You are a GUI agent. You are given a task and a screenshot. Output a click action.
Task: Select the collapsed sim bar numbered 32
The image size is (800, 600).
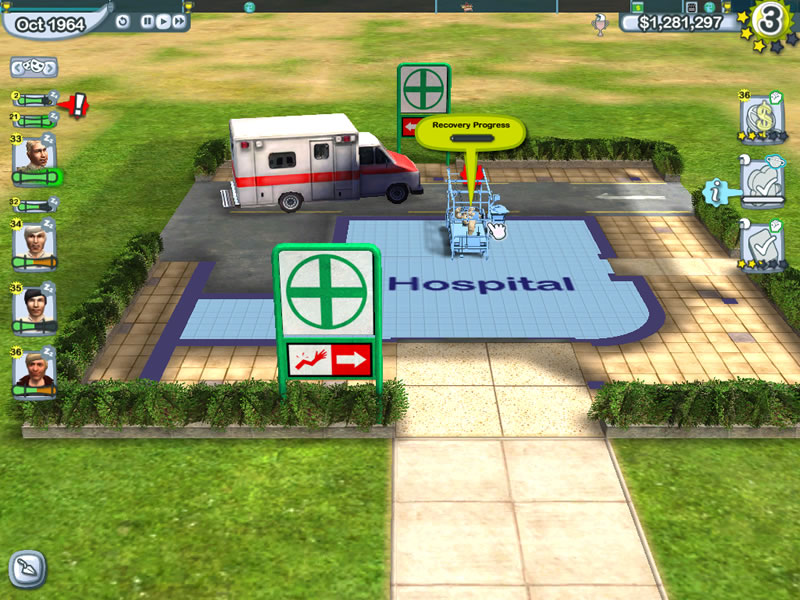click(x=34, y=205)
